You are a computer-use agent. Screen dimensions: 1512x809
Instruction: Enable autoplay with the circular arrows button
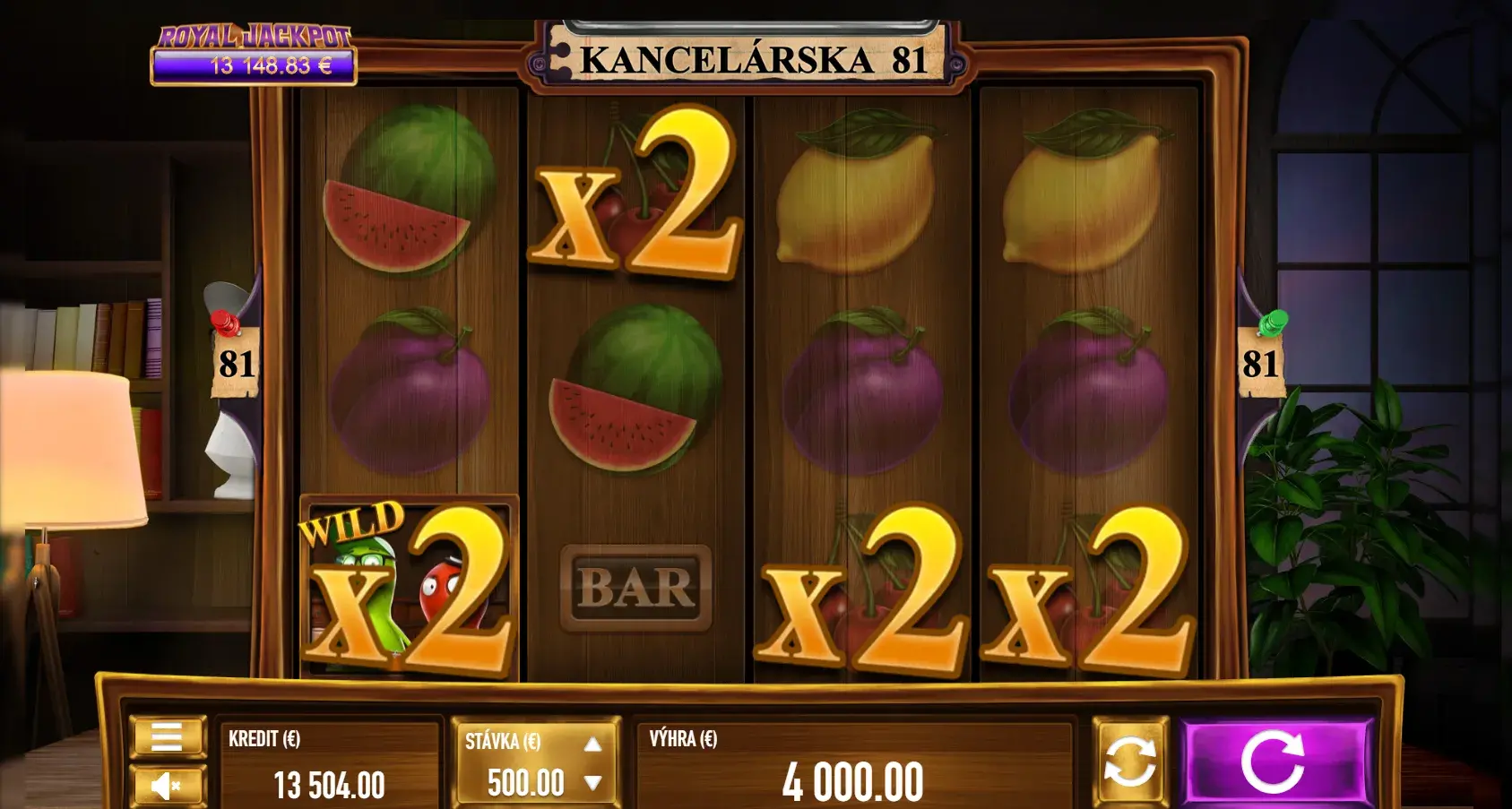pyautogui.click(x=1129, y=762)
